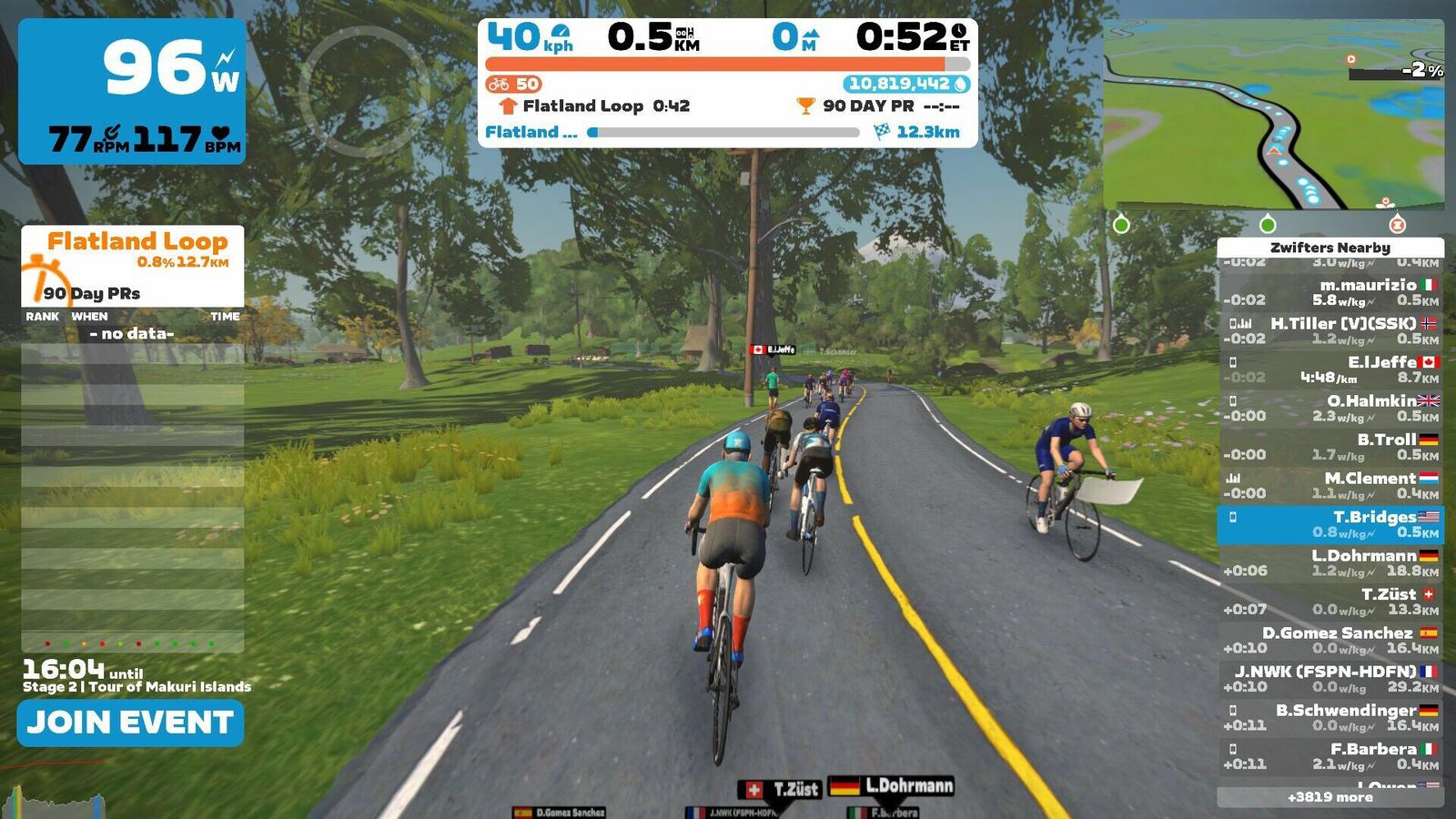Click the Flatland route progress bar
This screenshot has width=1456, height=819.
click(724, 132)
